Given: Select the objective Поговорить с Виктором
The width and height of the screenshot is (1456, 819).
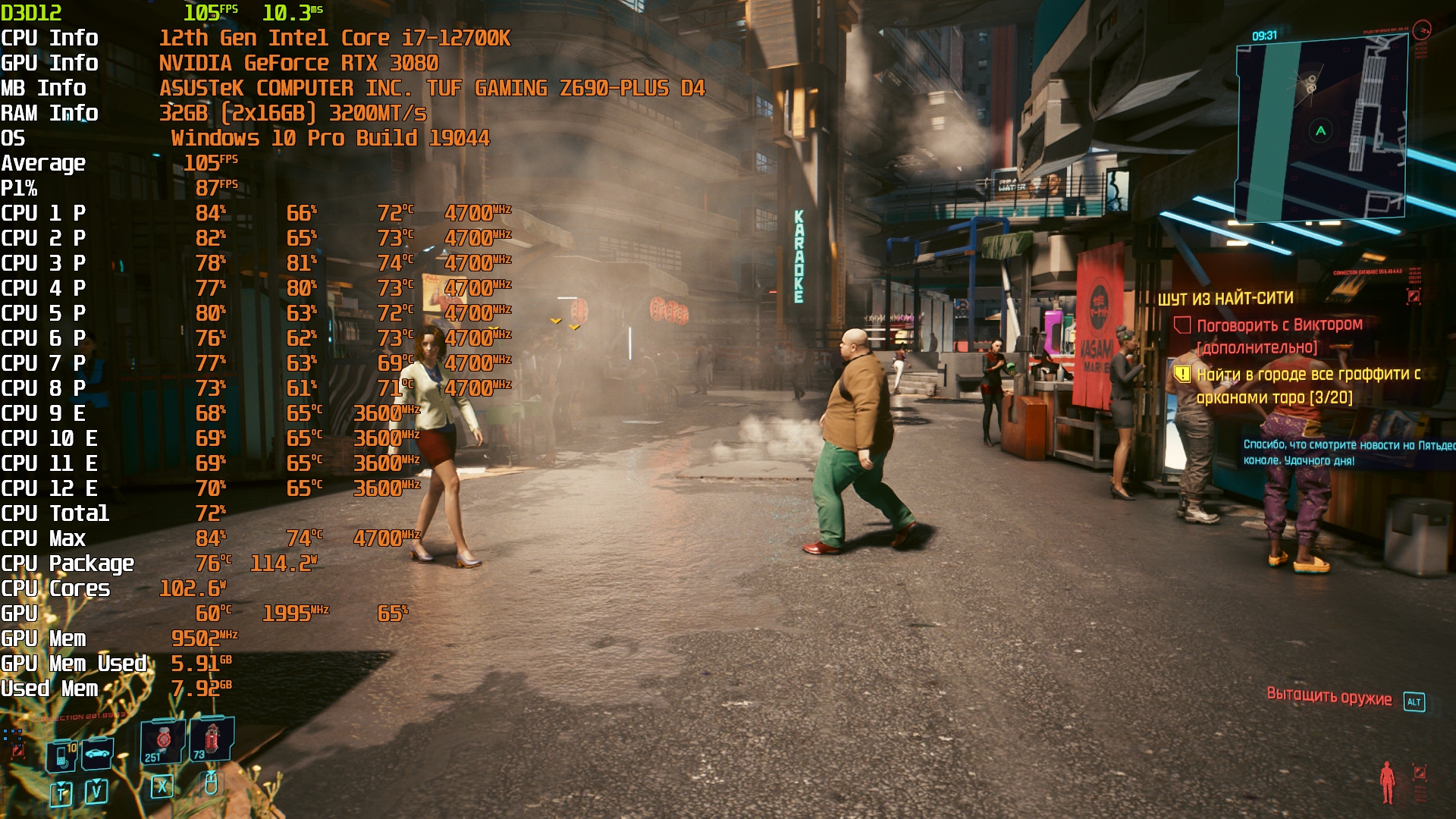Looking at the screenshot, I should click(x=1279, y=325).
